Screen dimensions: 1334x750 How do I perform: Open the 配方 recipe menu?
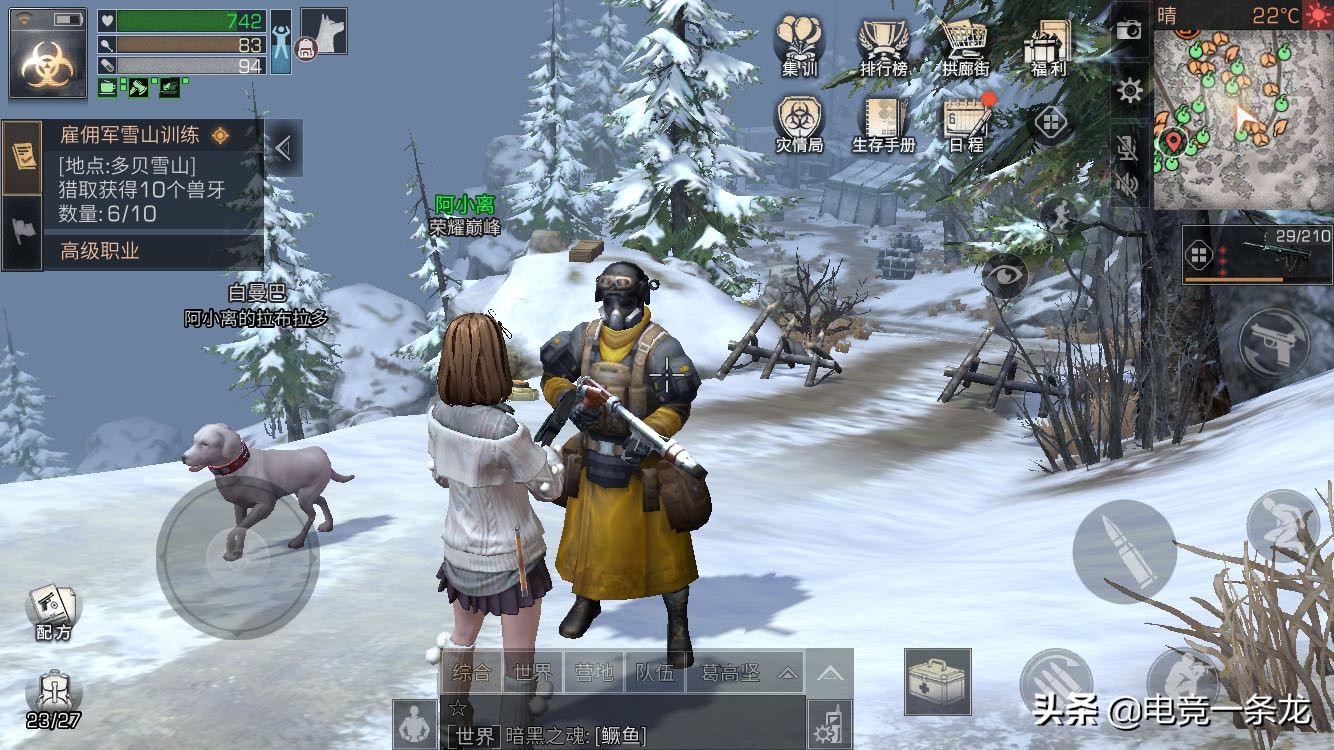(x=53, y=610)
